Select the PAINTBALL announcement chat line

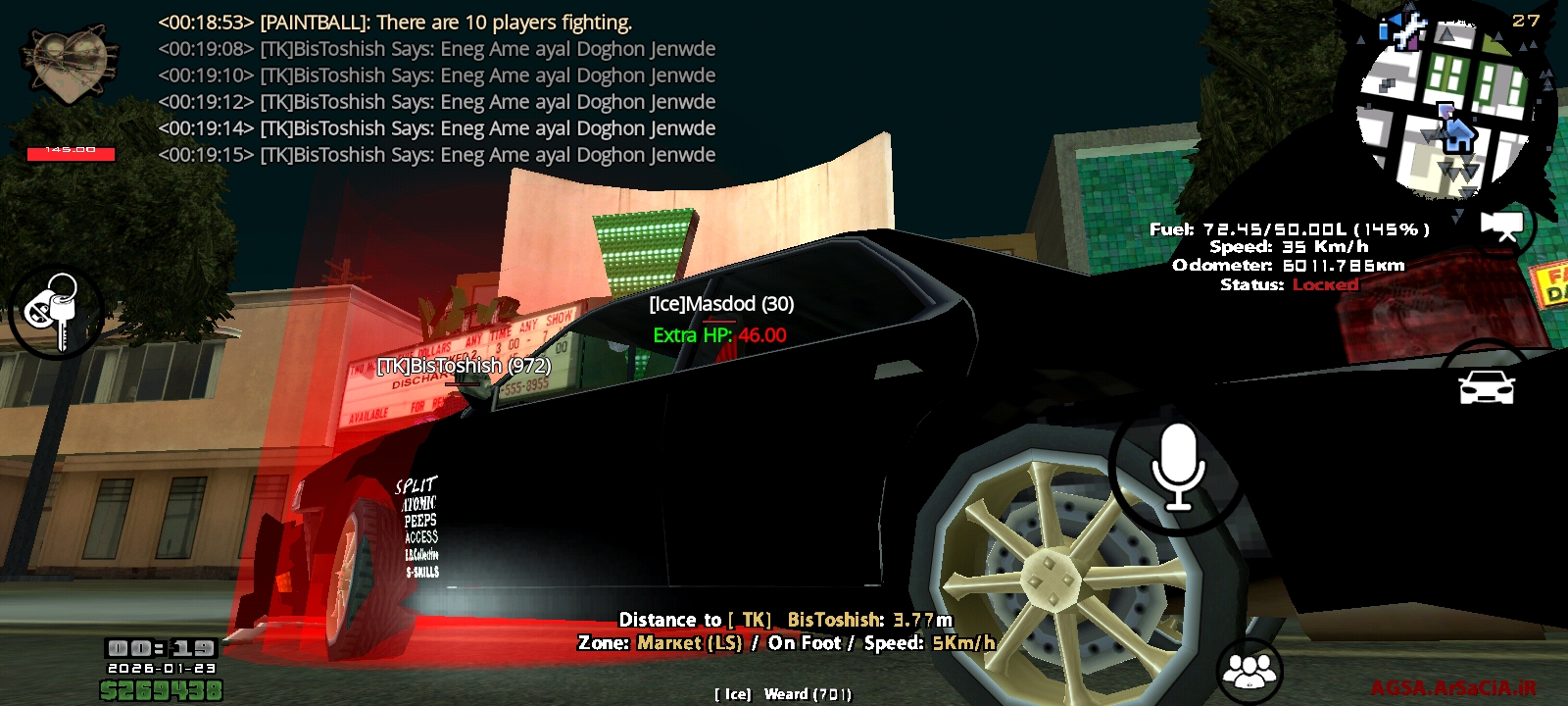coord(392,22)
